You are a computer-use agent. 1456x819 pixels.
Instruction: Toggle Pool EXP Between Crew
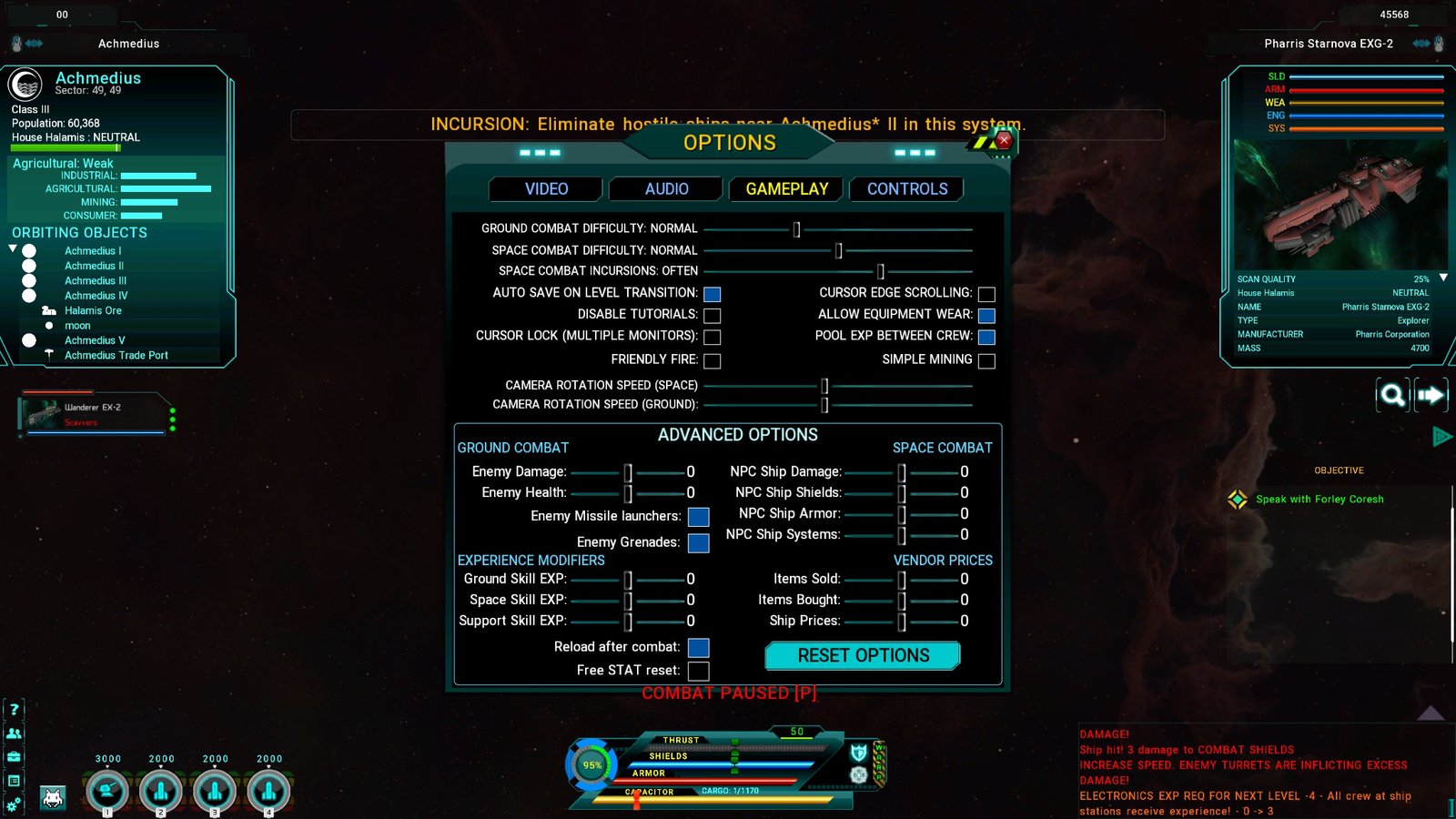(x=986, y=337)
